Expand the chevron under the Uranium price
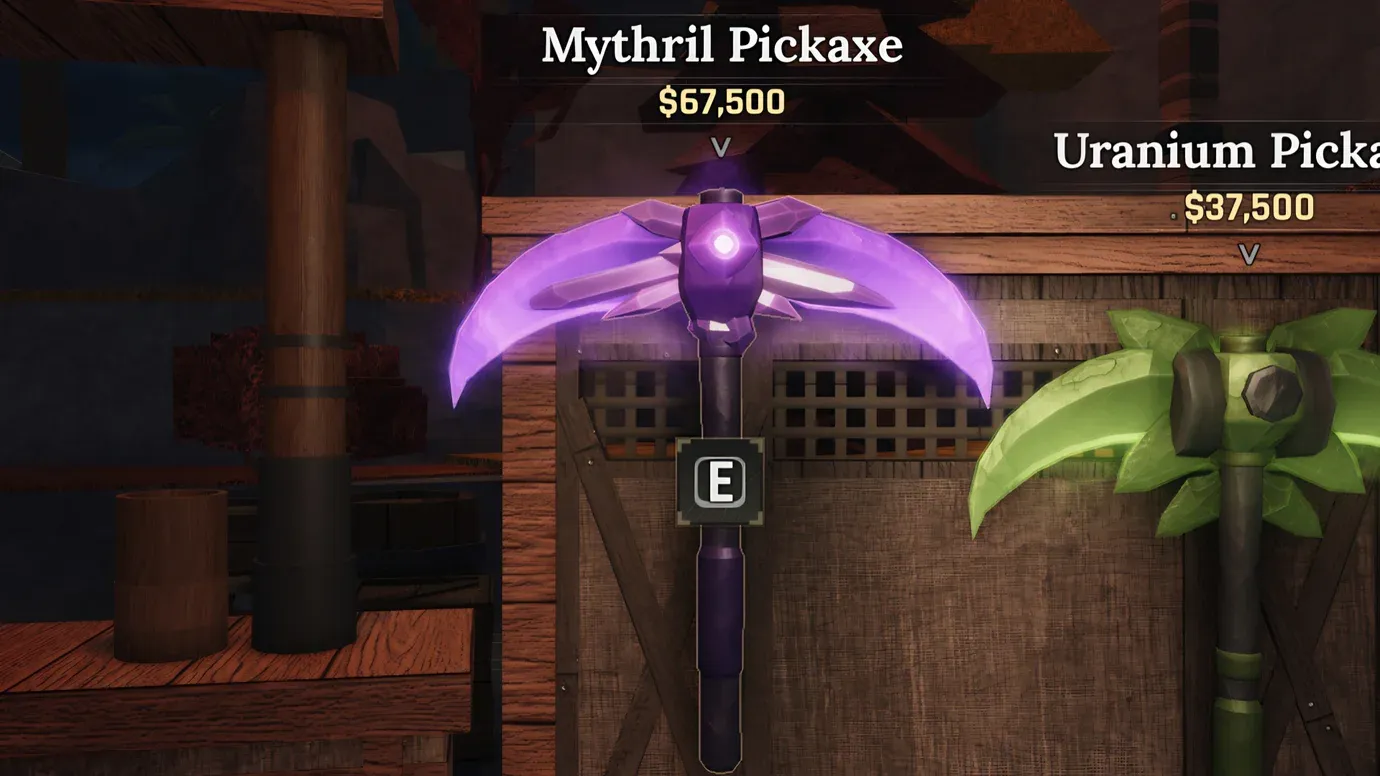The image size is (1380, 776). pos(1247,255)
